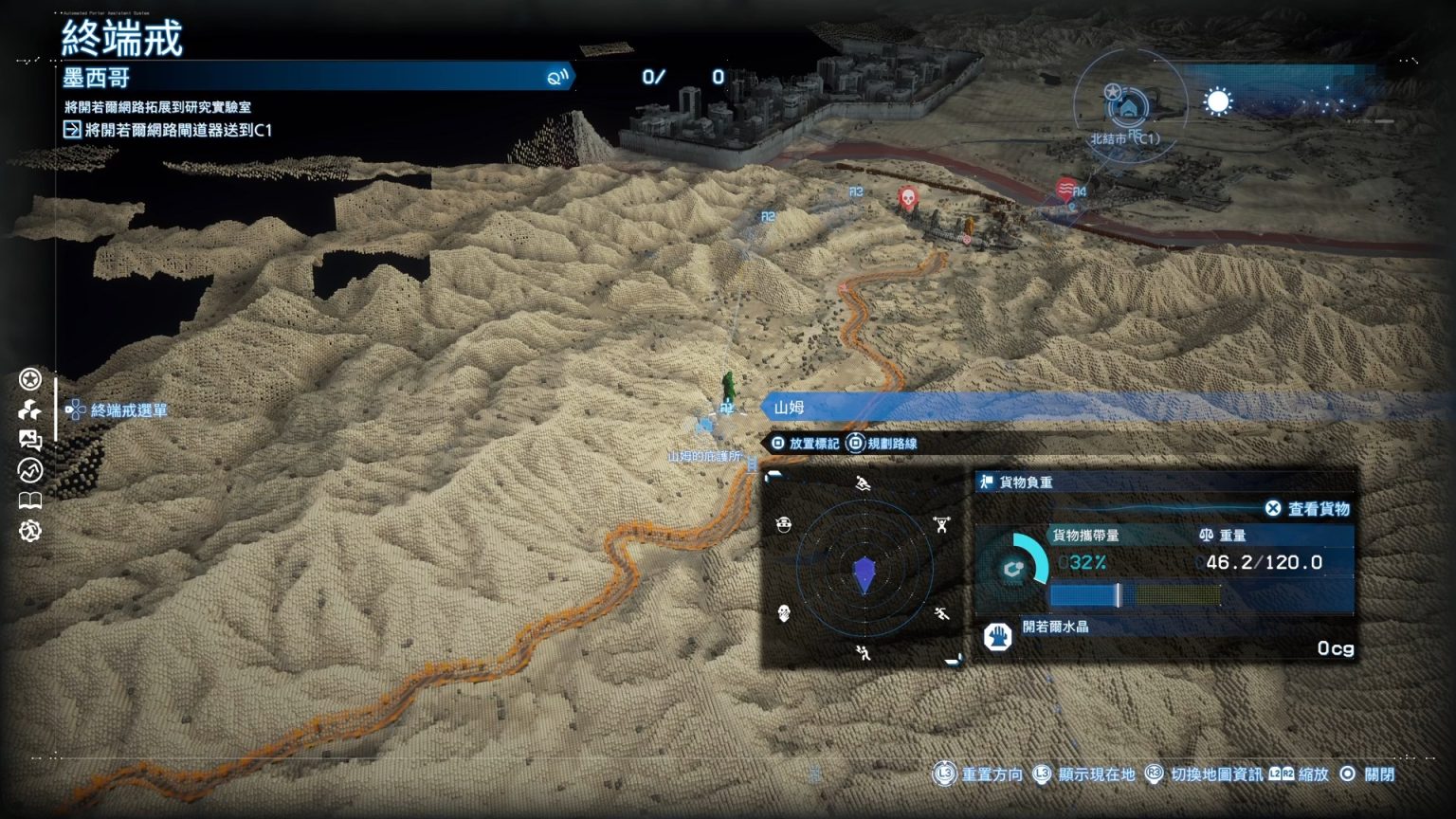Viewport: 1456px width, 819px height.
Task: Select the red wavy-lines hazard map marker
Action: click(x=1066, y=187)
